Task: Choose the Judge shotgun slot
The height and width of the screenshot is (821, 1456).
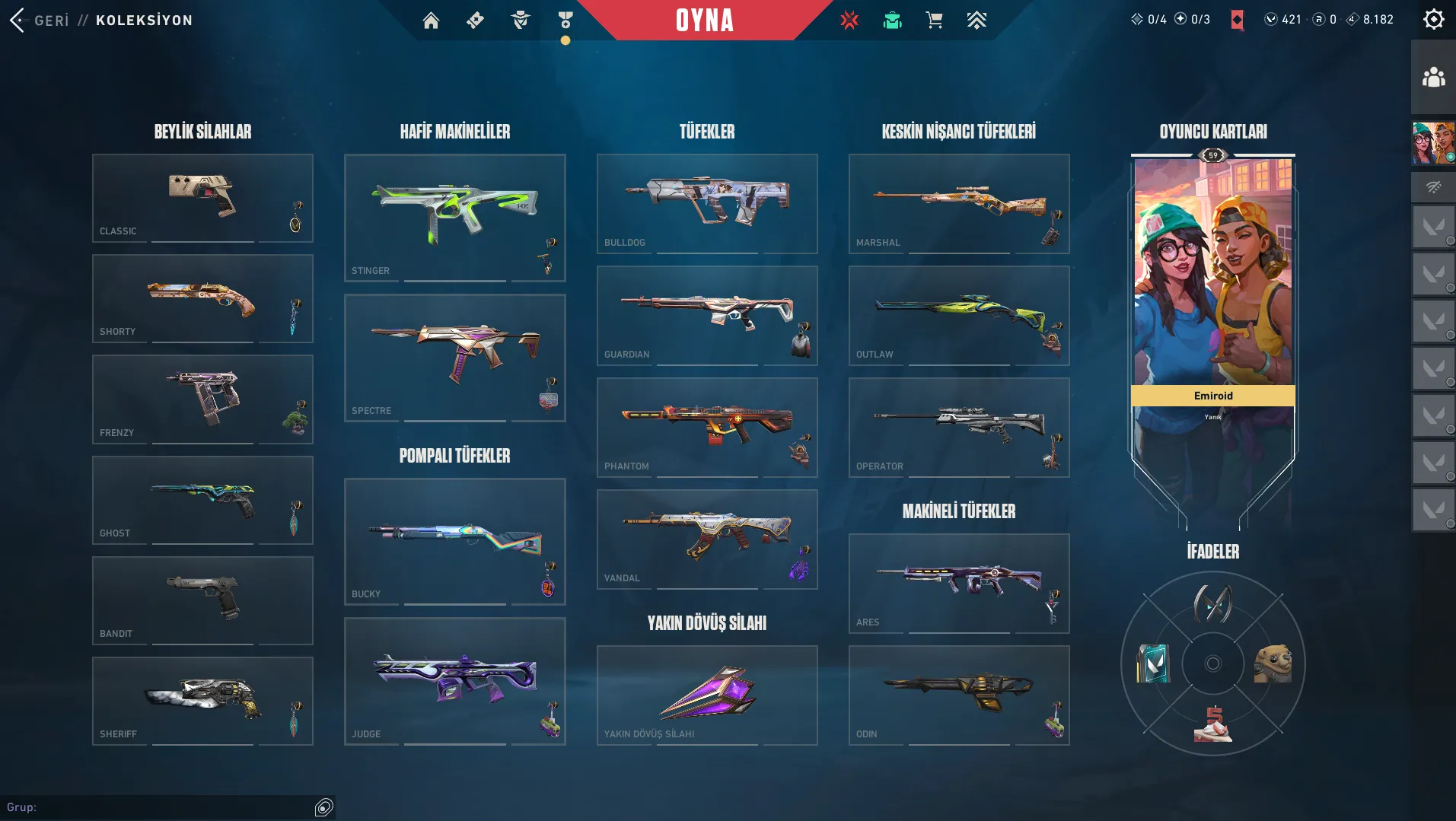Action: tap(454, 681)
